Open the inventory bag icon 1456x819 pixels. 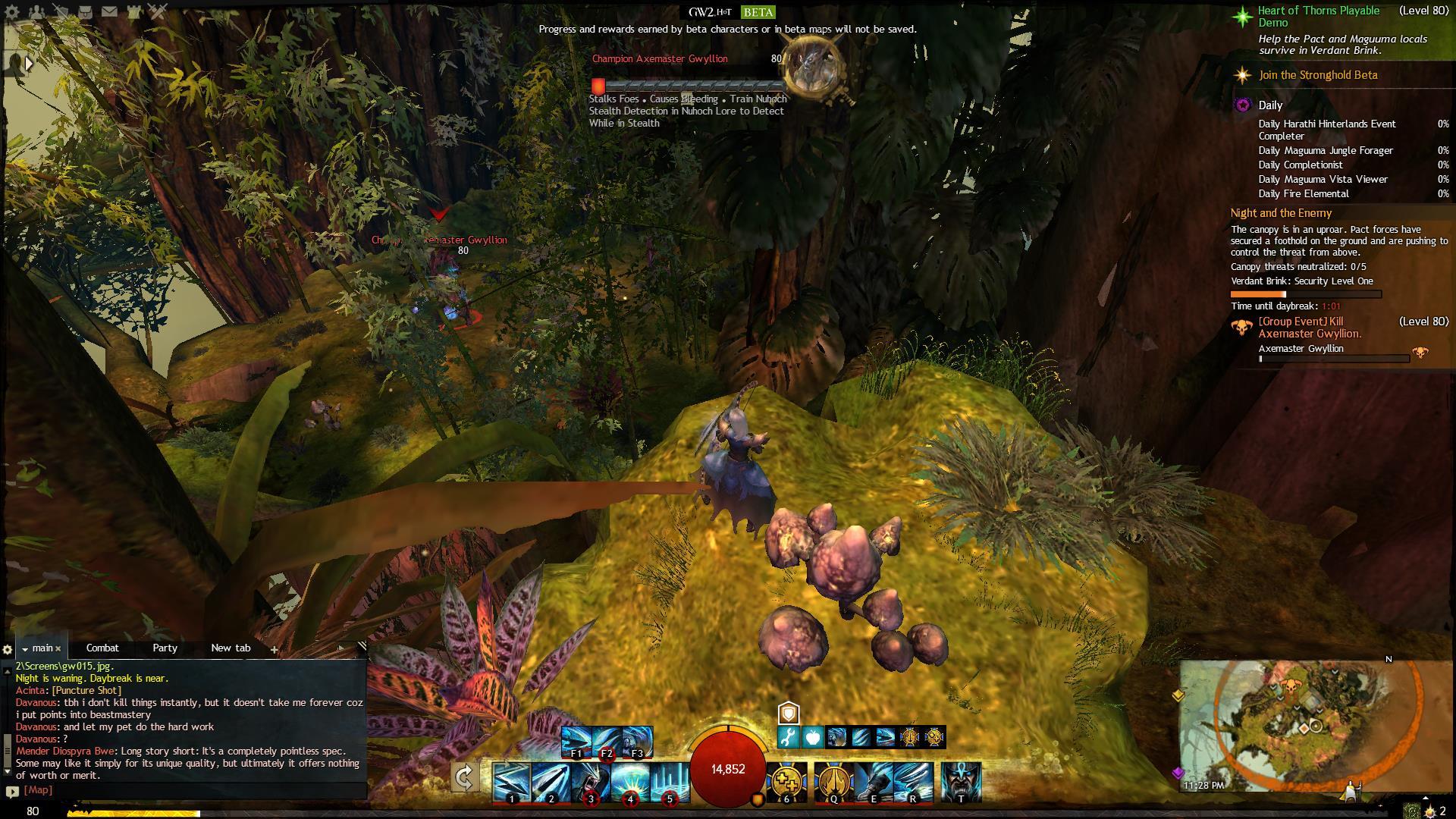(86, 11)
